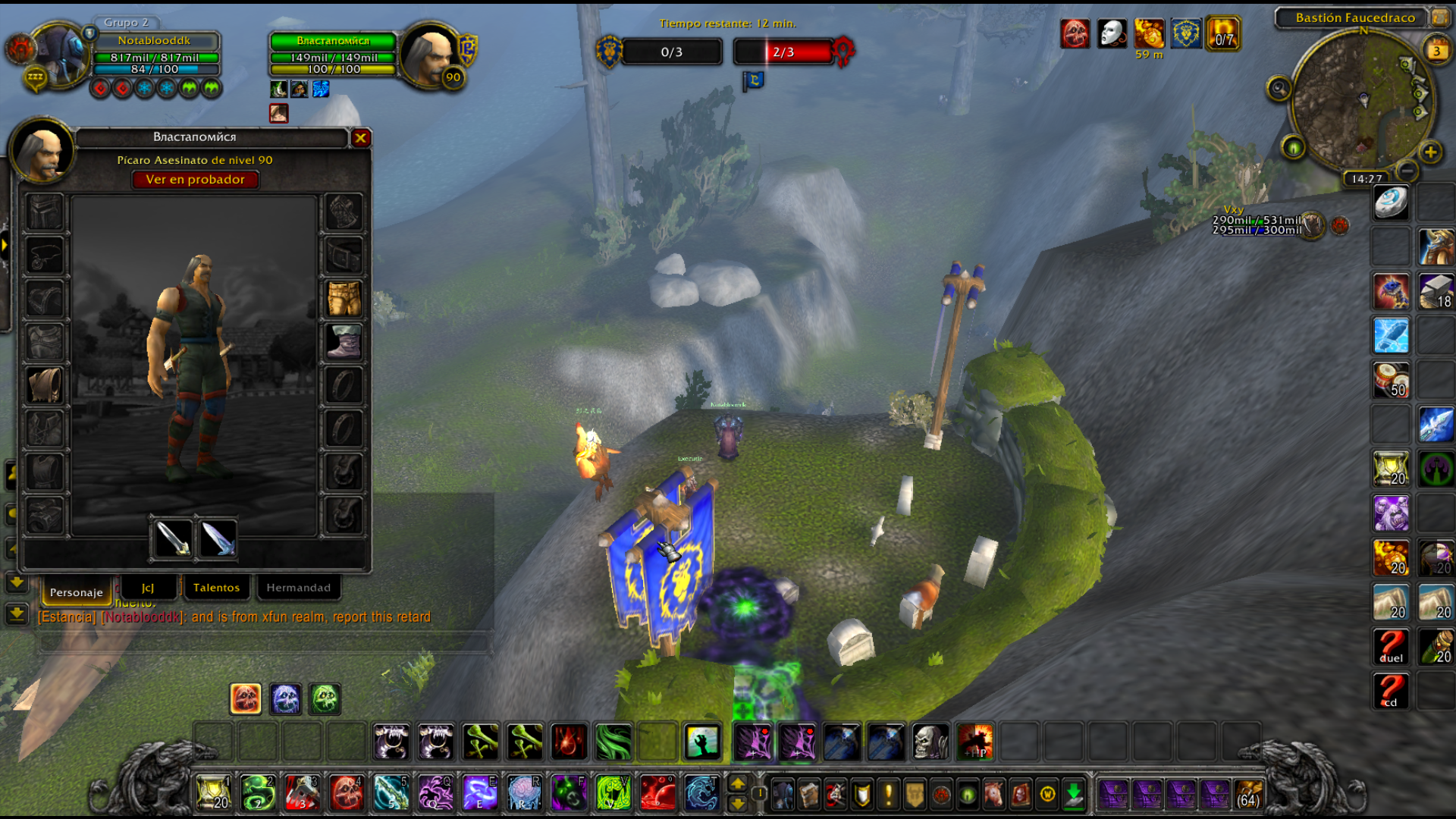Open the JcJ tab
The height and width of the screenshot is (819, 1456).
coord(148,588)
